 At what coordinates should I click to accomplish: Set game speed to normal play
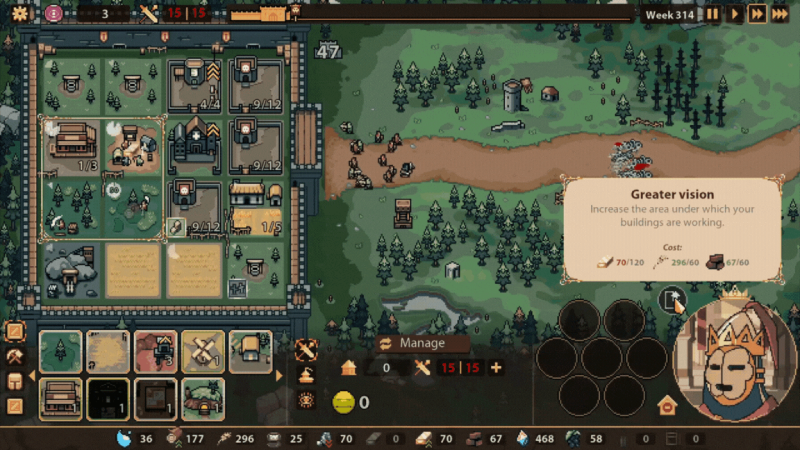pyautogui.click(x=735, y=14)
